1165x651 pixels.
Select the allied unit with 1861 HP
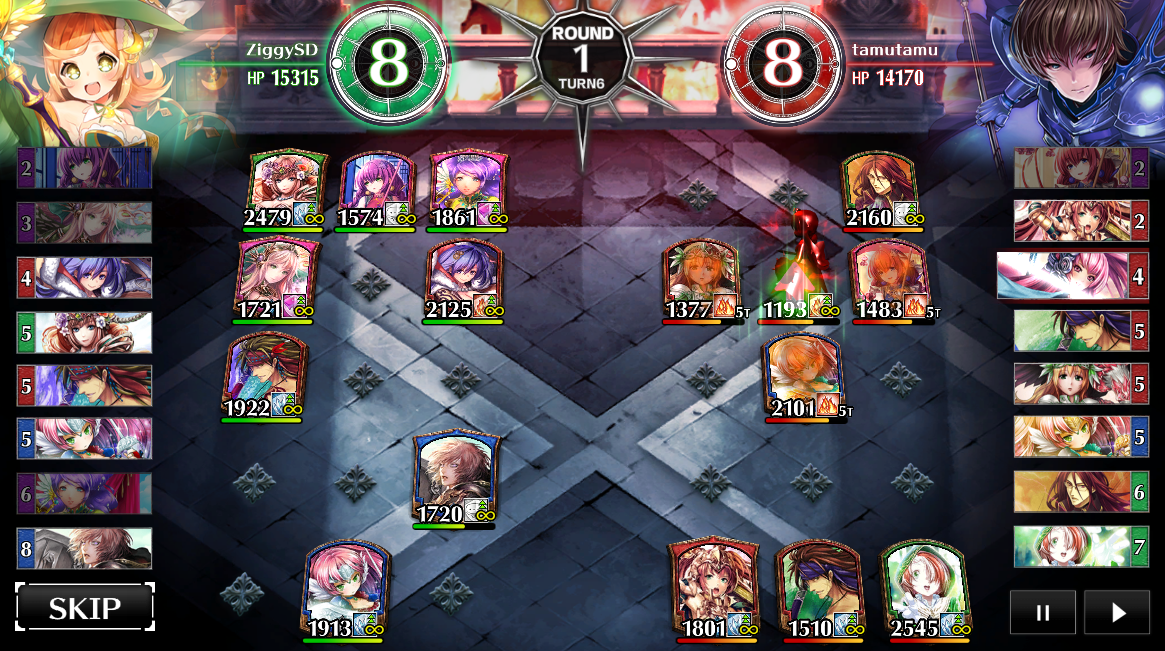tap(466, 187)
